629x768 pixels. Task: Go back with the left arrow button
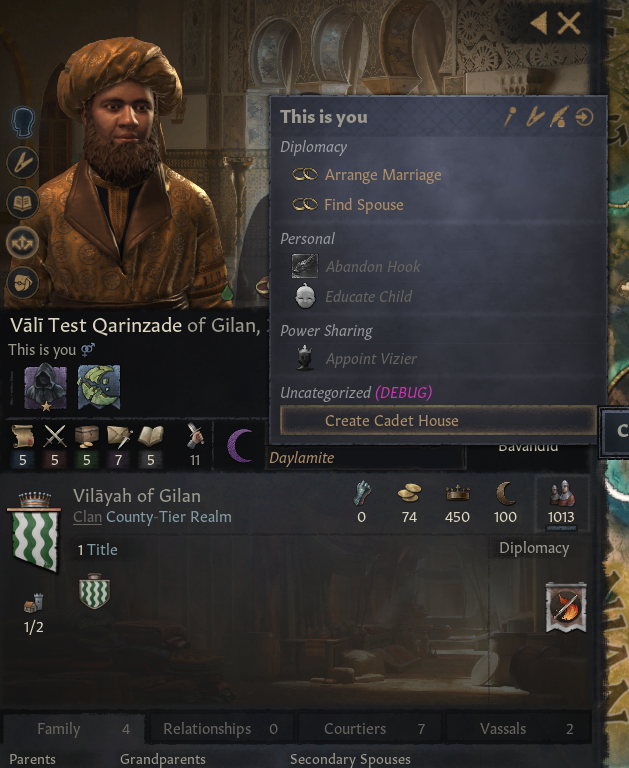tap(540, 23)
